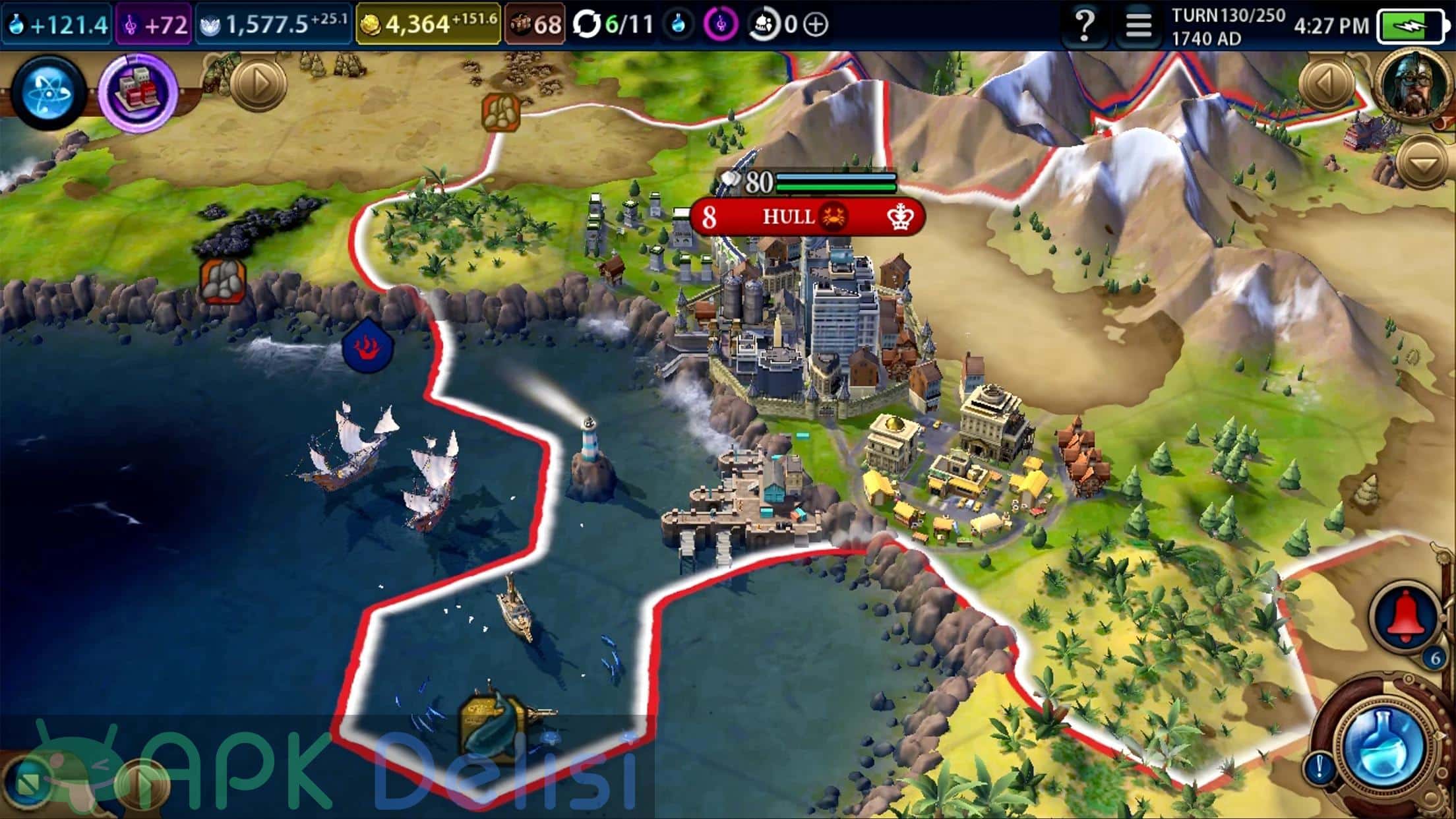Open the hamburger main menu
Screen dimensions: 1456x819
[1138, 25]
